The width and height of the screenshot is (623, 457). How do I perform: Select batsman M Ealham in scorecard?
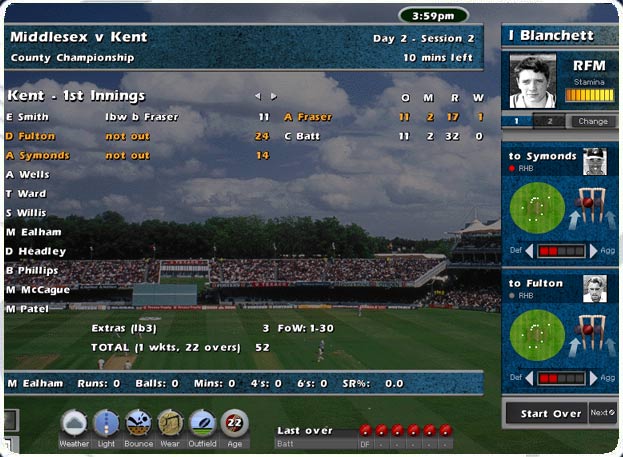point(34,231)
